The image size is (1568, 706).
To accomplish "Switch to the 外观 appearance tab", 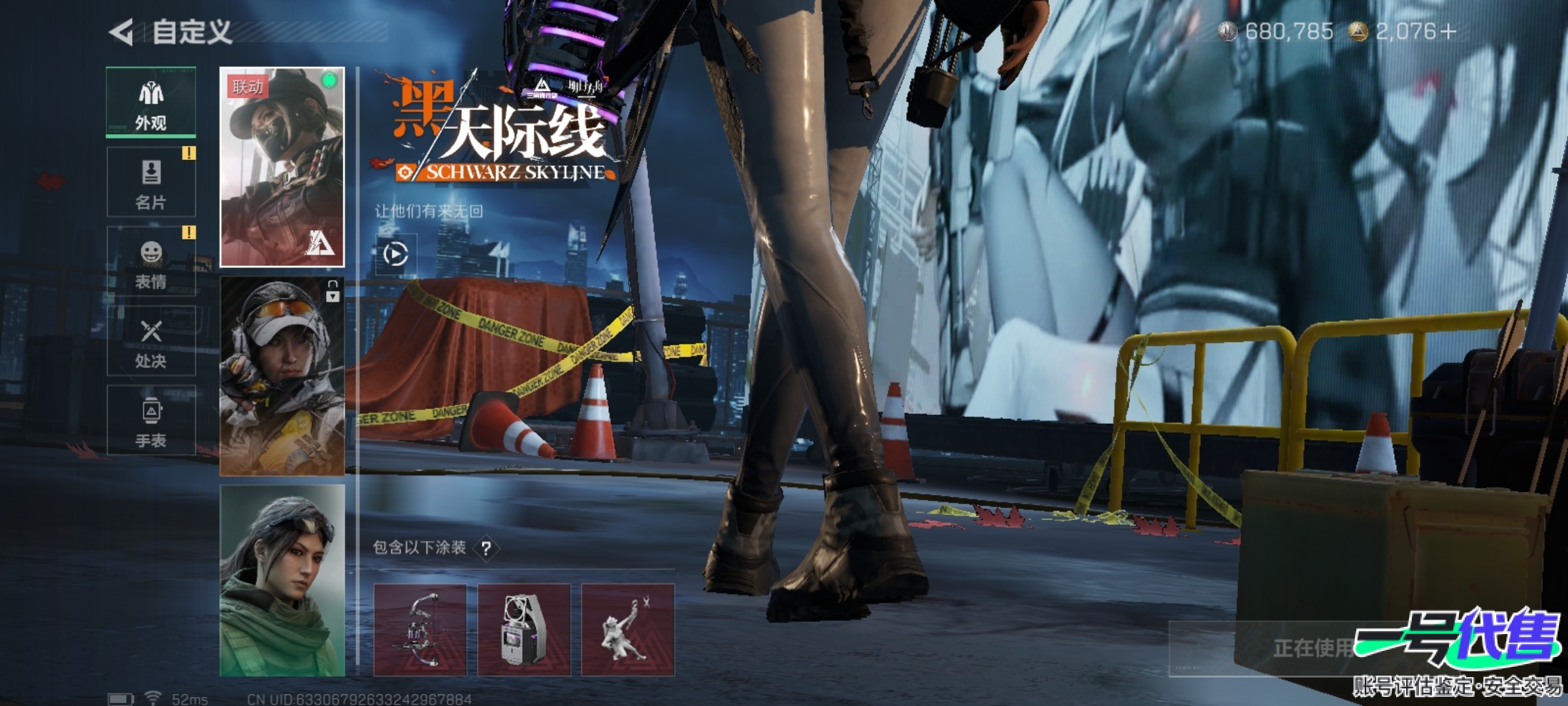I will point(151,102).
